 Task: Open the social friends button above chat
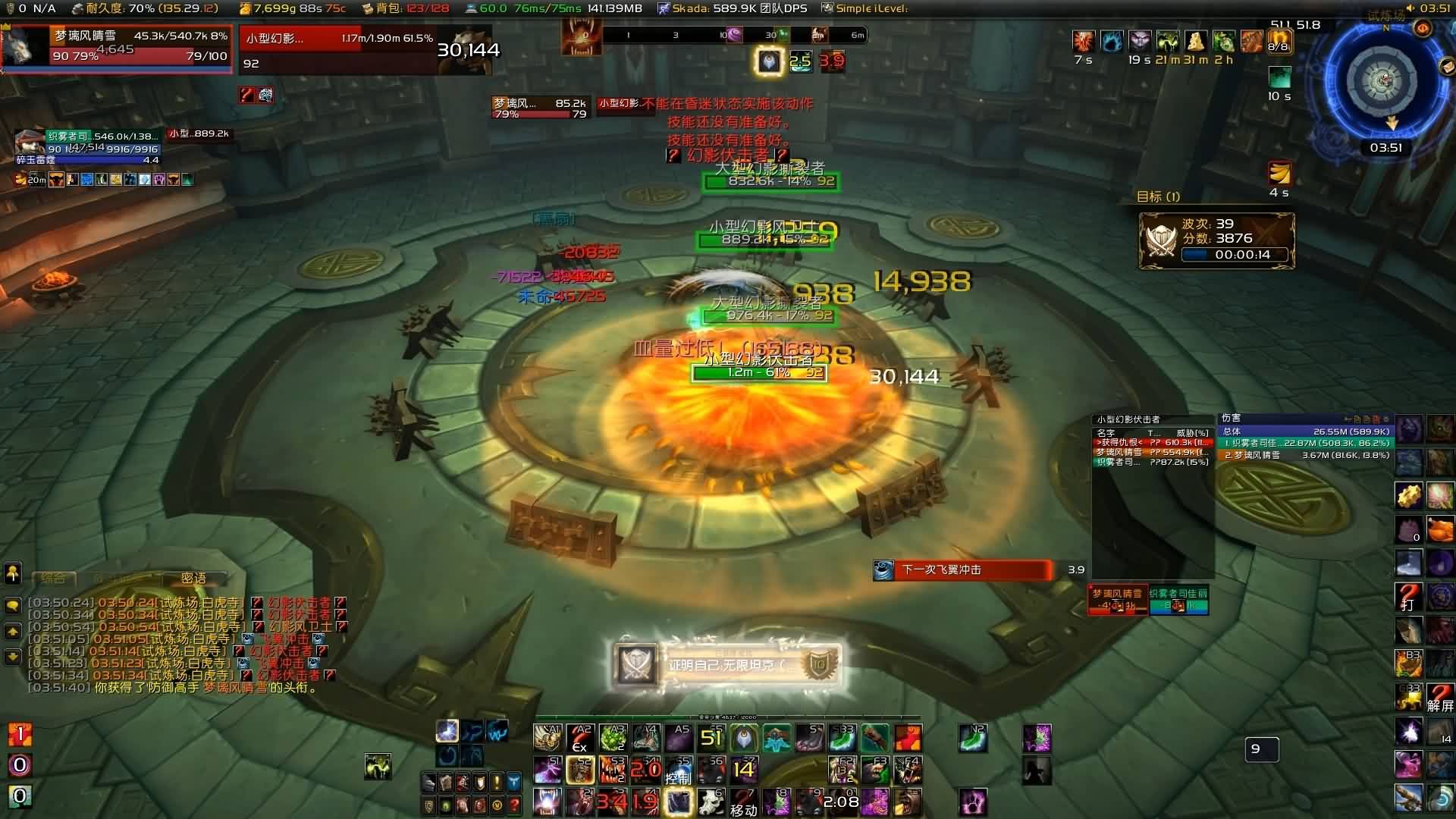(x=13, y=573)
